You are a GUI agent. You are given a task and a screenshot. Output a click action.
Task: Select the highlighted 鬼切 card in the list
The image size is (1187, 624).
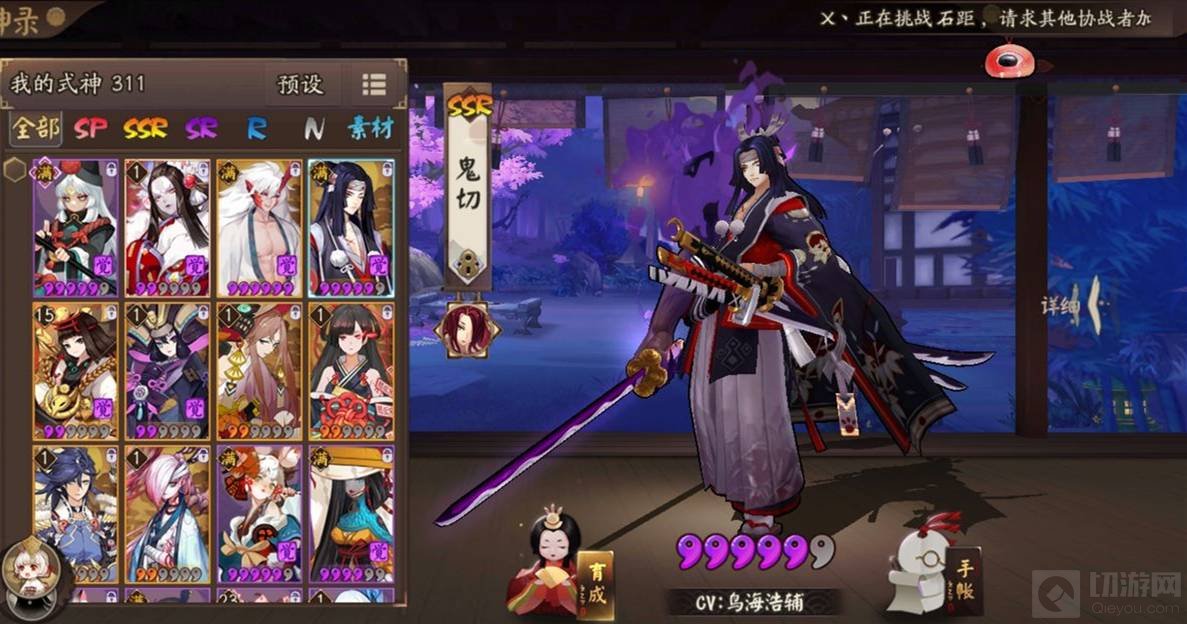pos(351,228)
